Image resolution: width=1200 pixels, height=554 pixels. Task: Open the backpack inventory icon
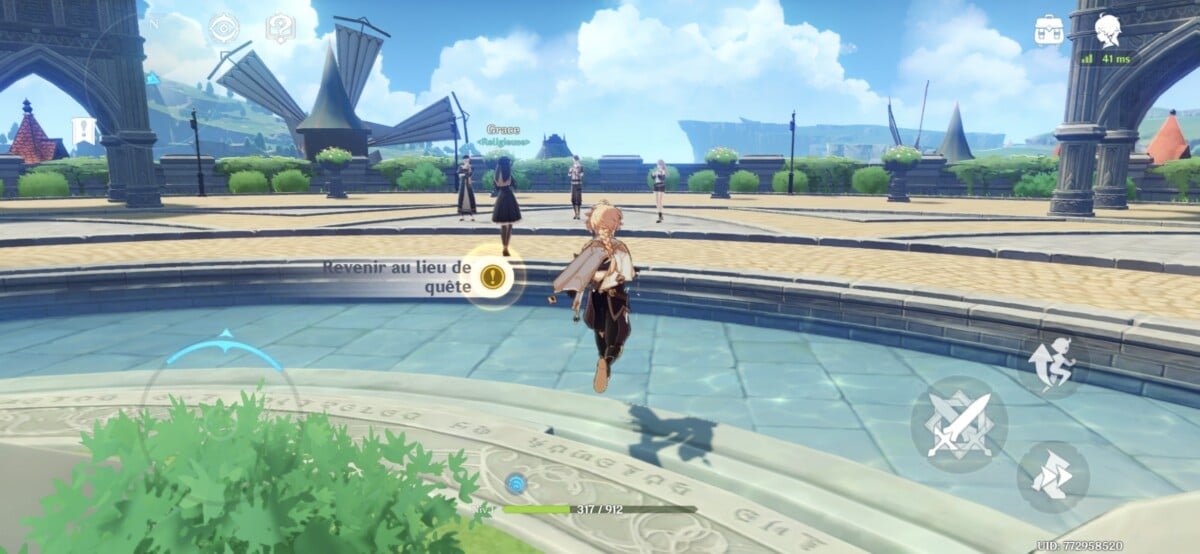[x=1049, y=29]
